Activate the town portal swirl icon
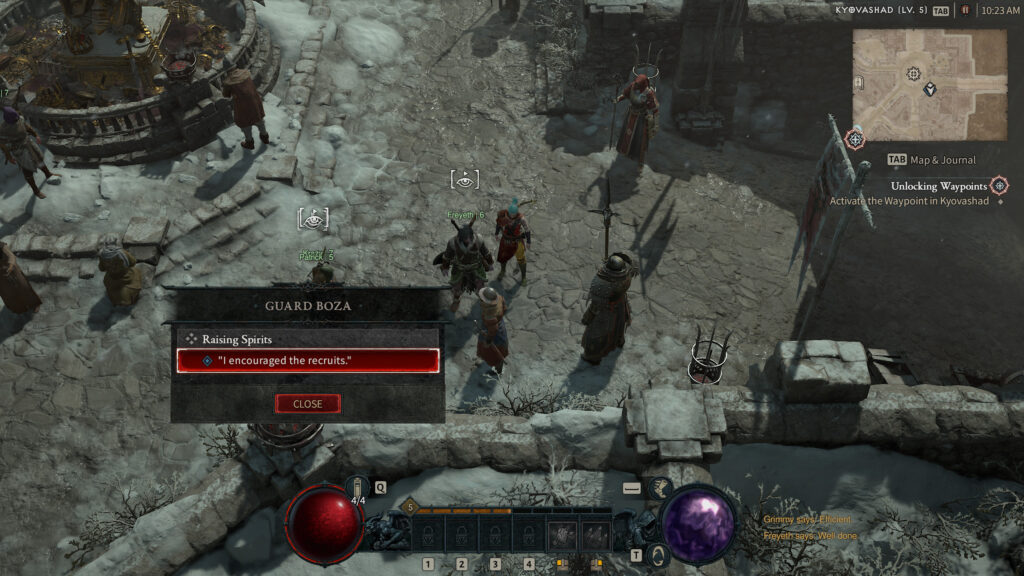 [660, 555]
